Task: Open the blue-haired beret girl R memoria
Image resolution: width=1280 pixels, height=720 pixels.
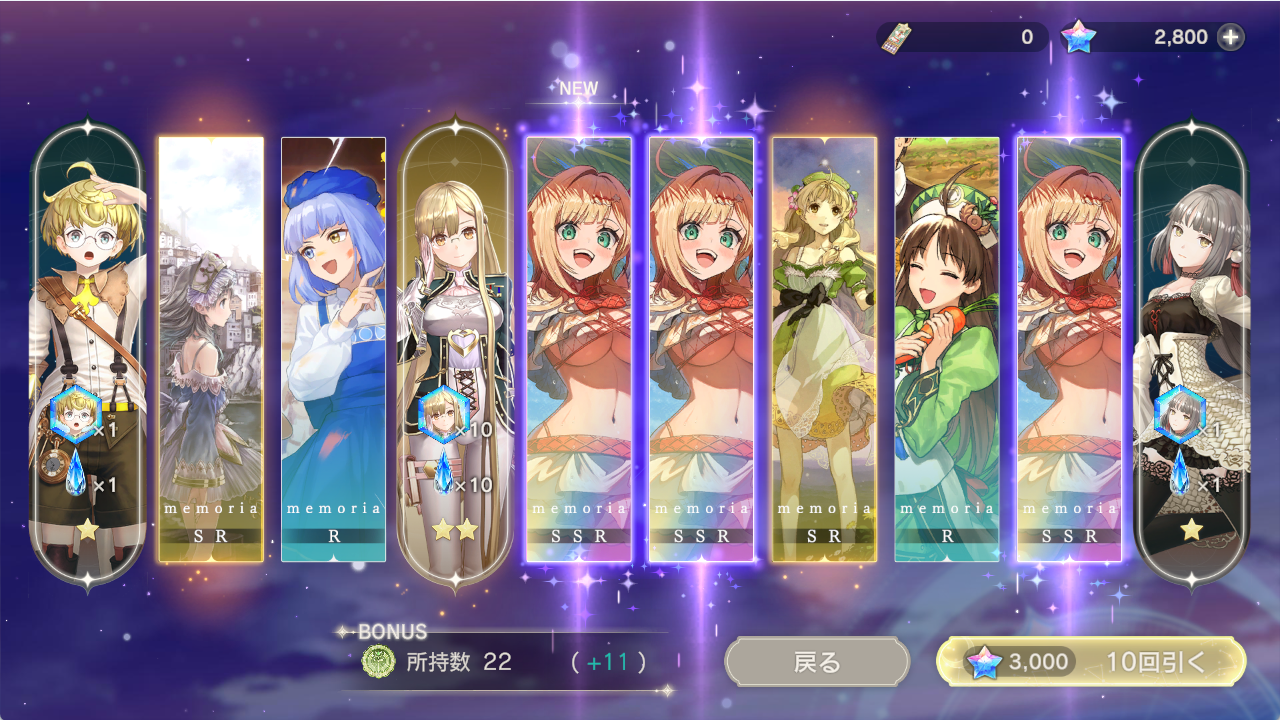Action: tap(333, 350)
